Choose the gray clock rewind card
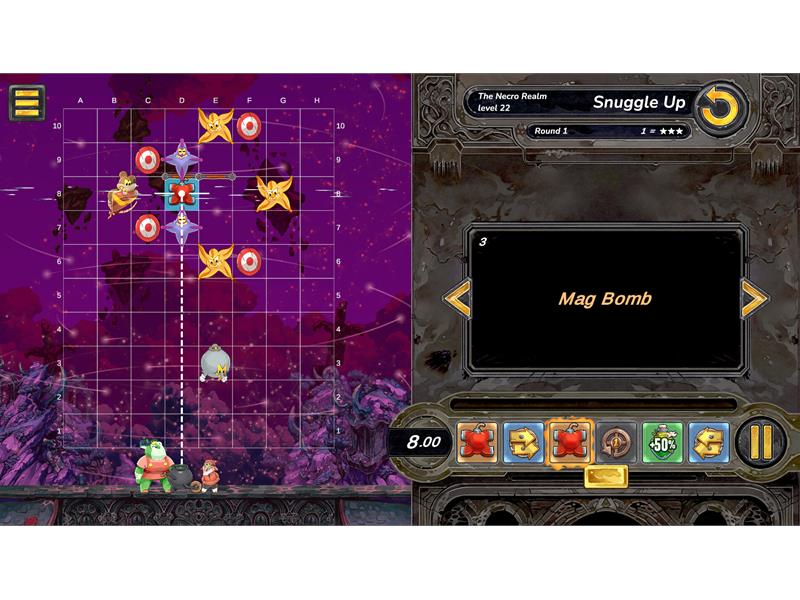Screen dimensions: 800x600 point(615,441)
